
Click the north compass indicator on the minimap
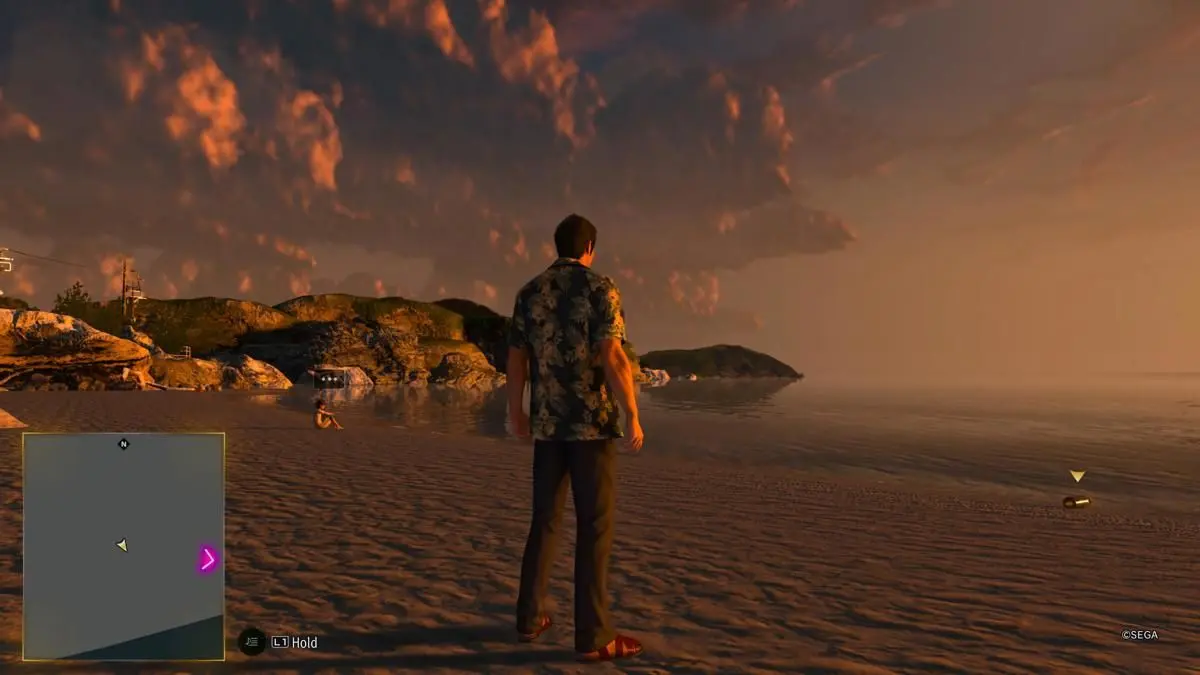[124, 444]
